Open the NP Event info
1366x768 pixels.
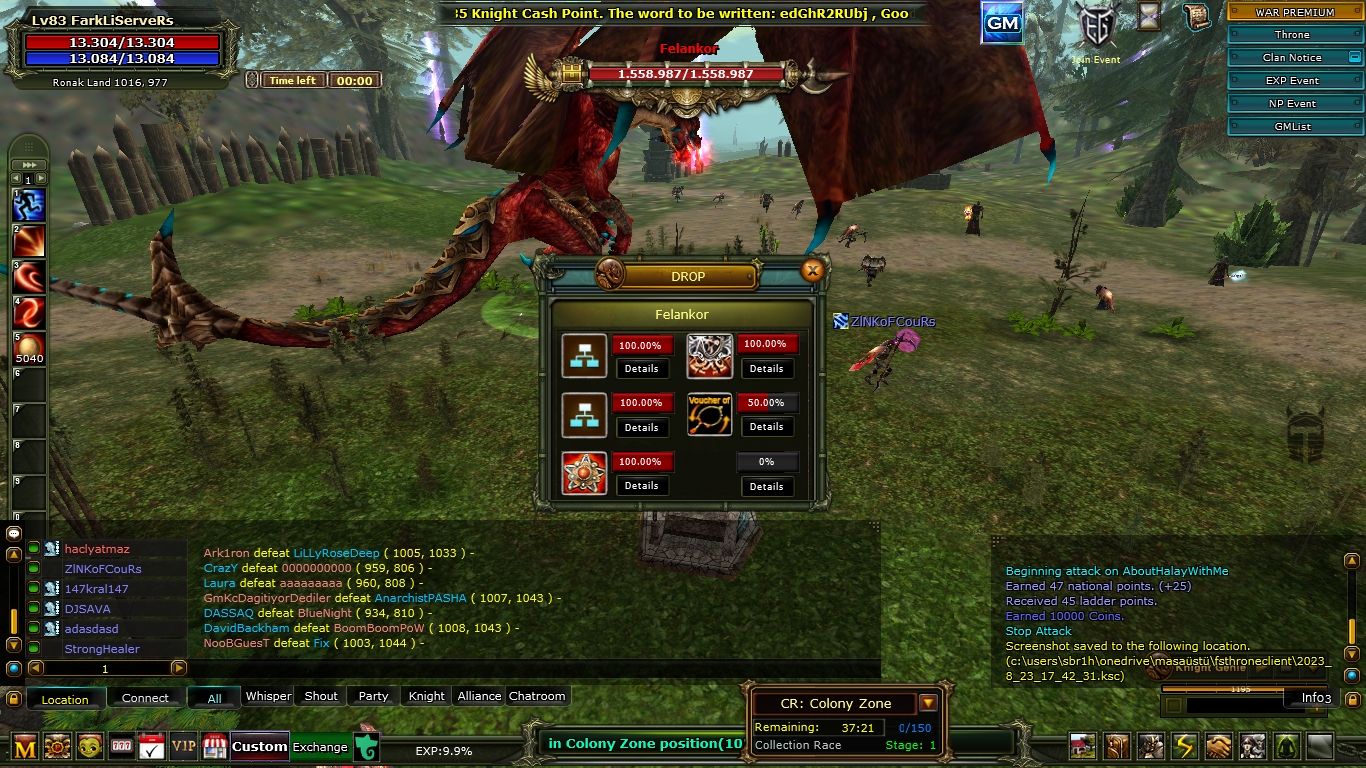1291,104
